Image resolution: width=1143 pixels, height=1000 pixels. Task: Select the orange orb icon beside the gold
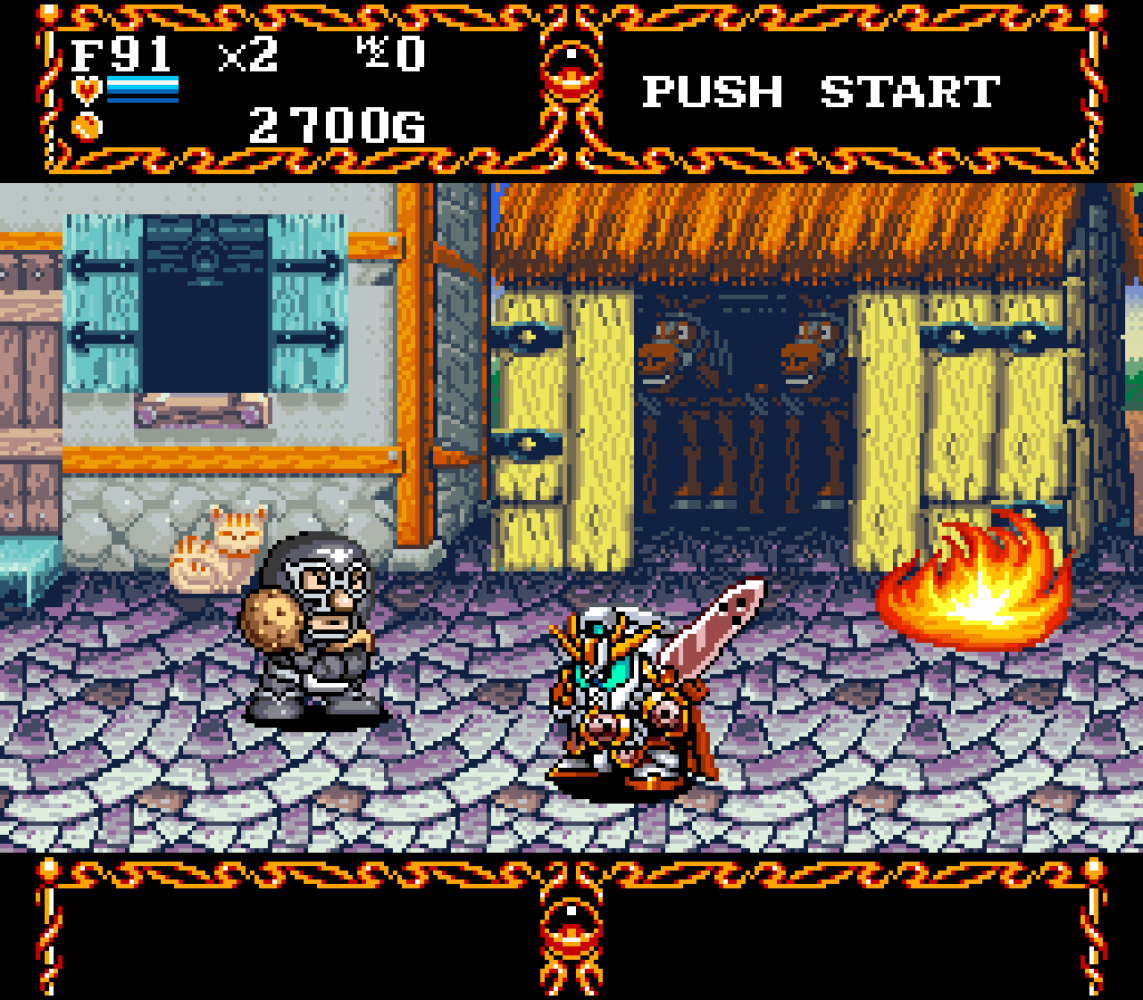coord(86,125)
